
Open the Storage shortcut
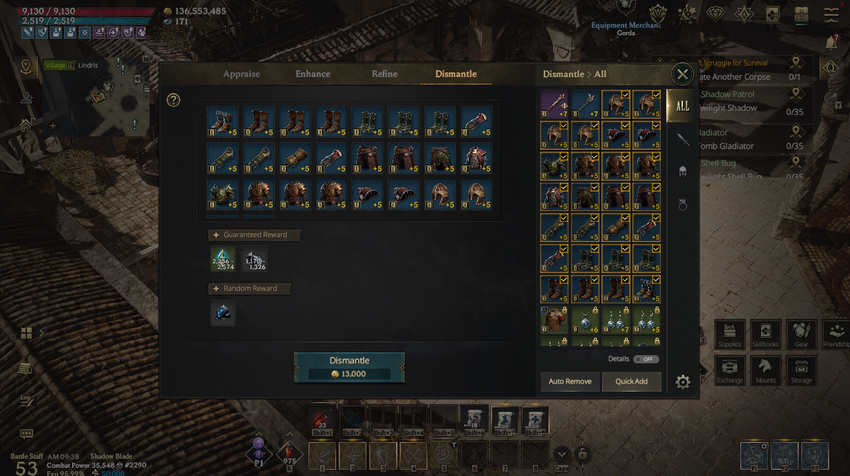coord(801,372)
